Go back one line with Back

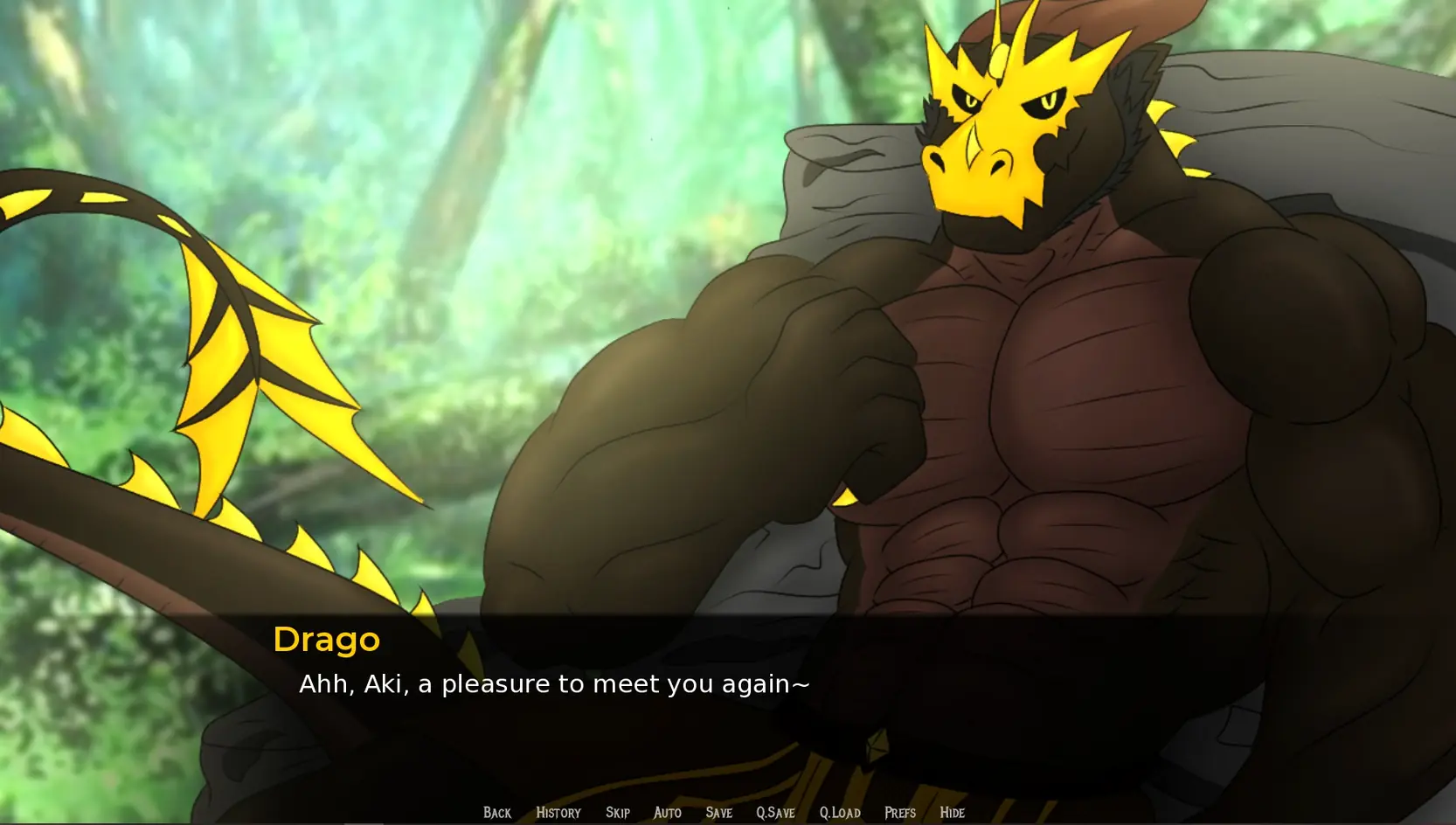point(497,813)
